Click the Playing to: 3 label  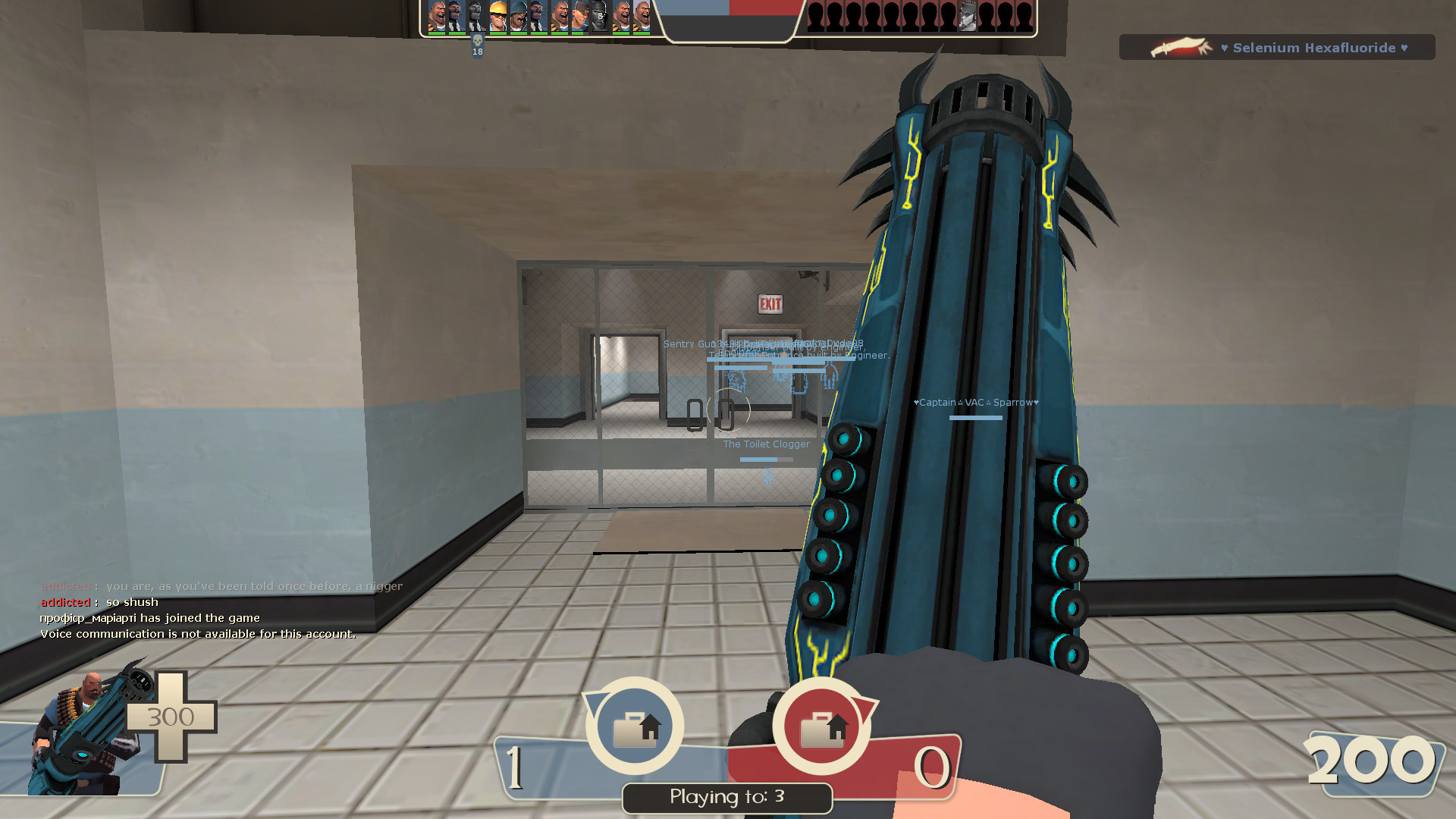[x=726, y=797]
